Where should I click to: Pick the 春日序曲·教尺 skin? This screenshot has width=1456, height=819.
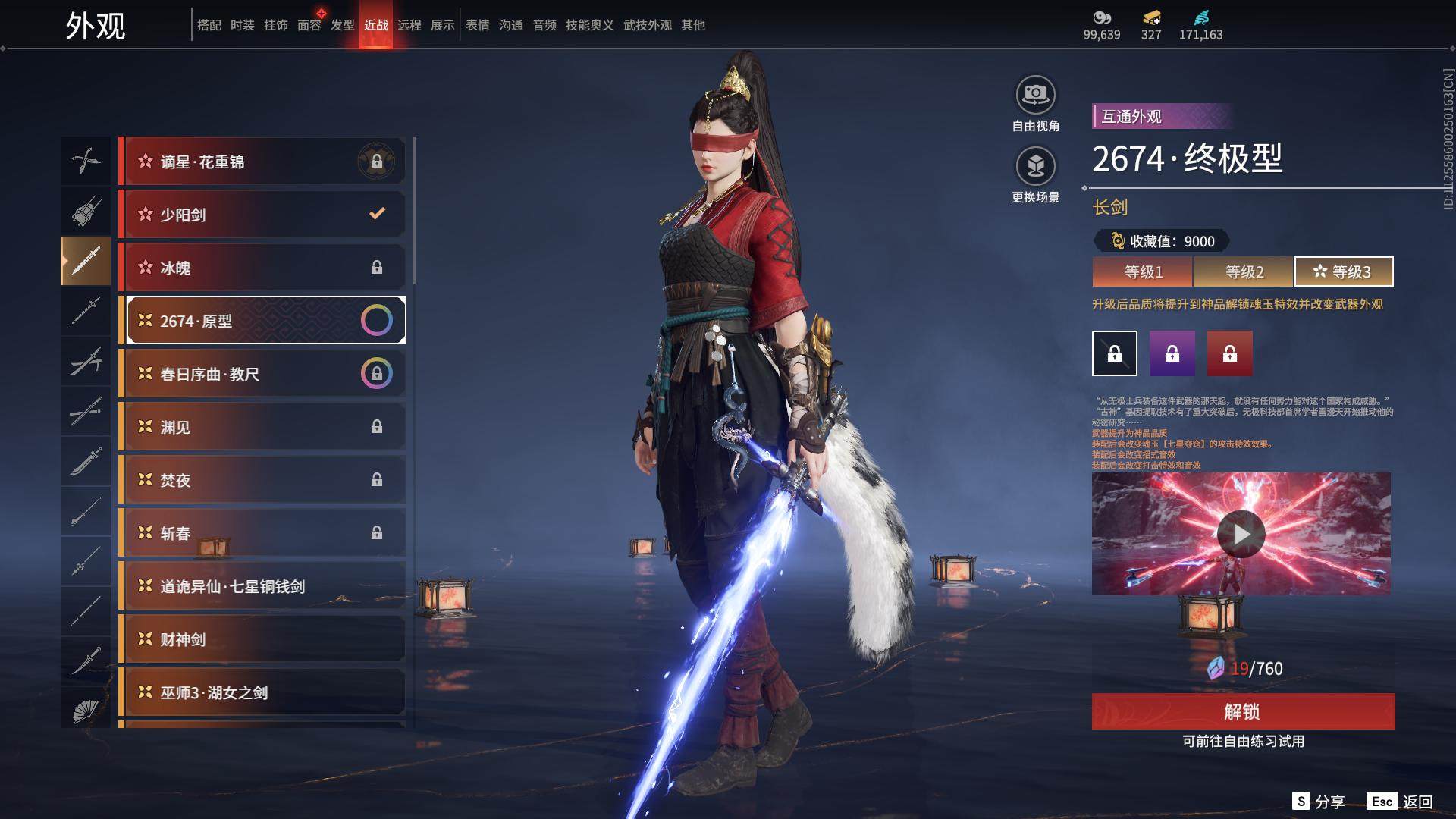coord(262,374)
